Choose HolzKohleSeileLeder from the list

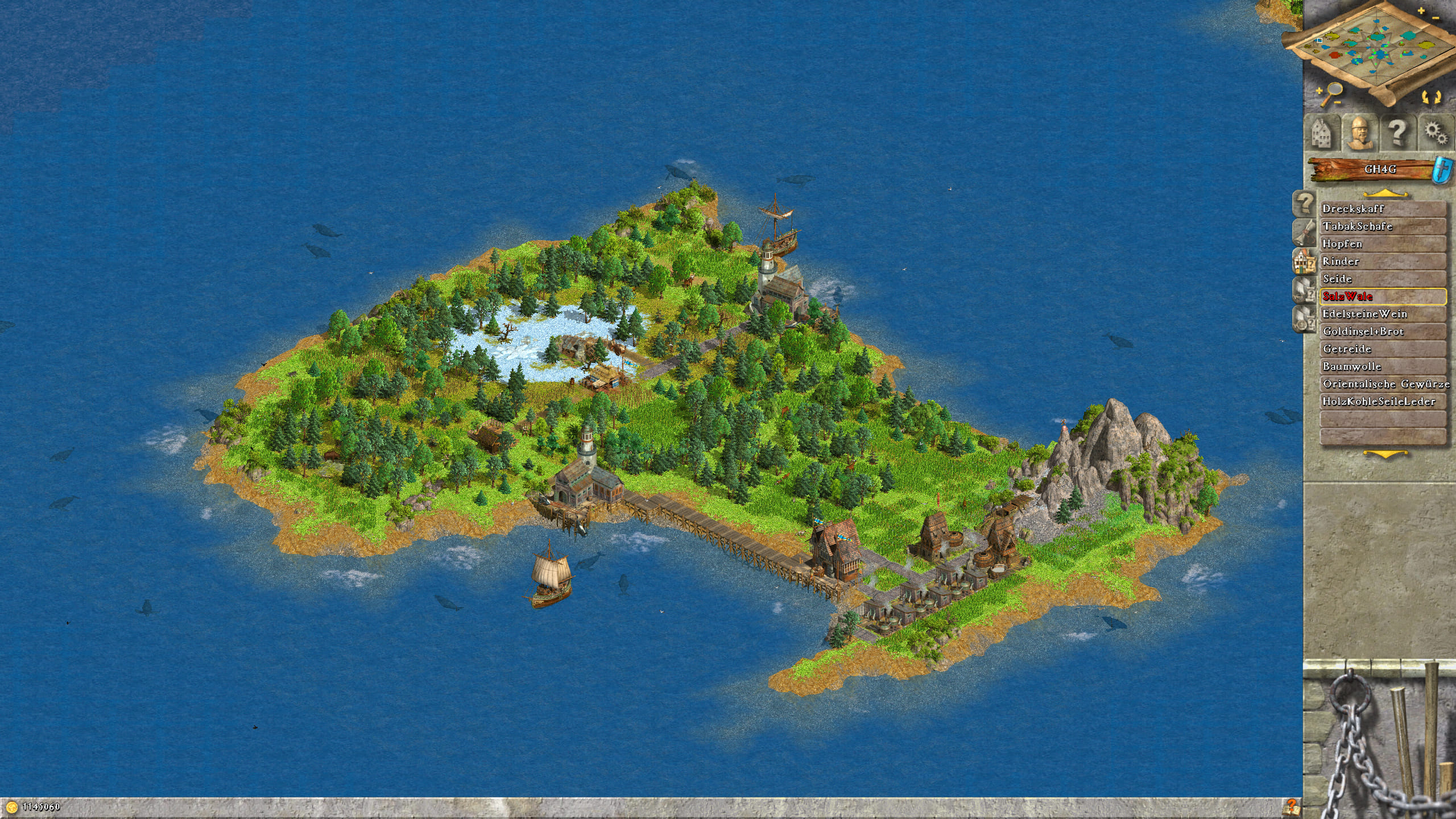point(1382,402)
